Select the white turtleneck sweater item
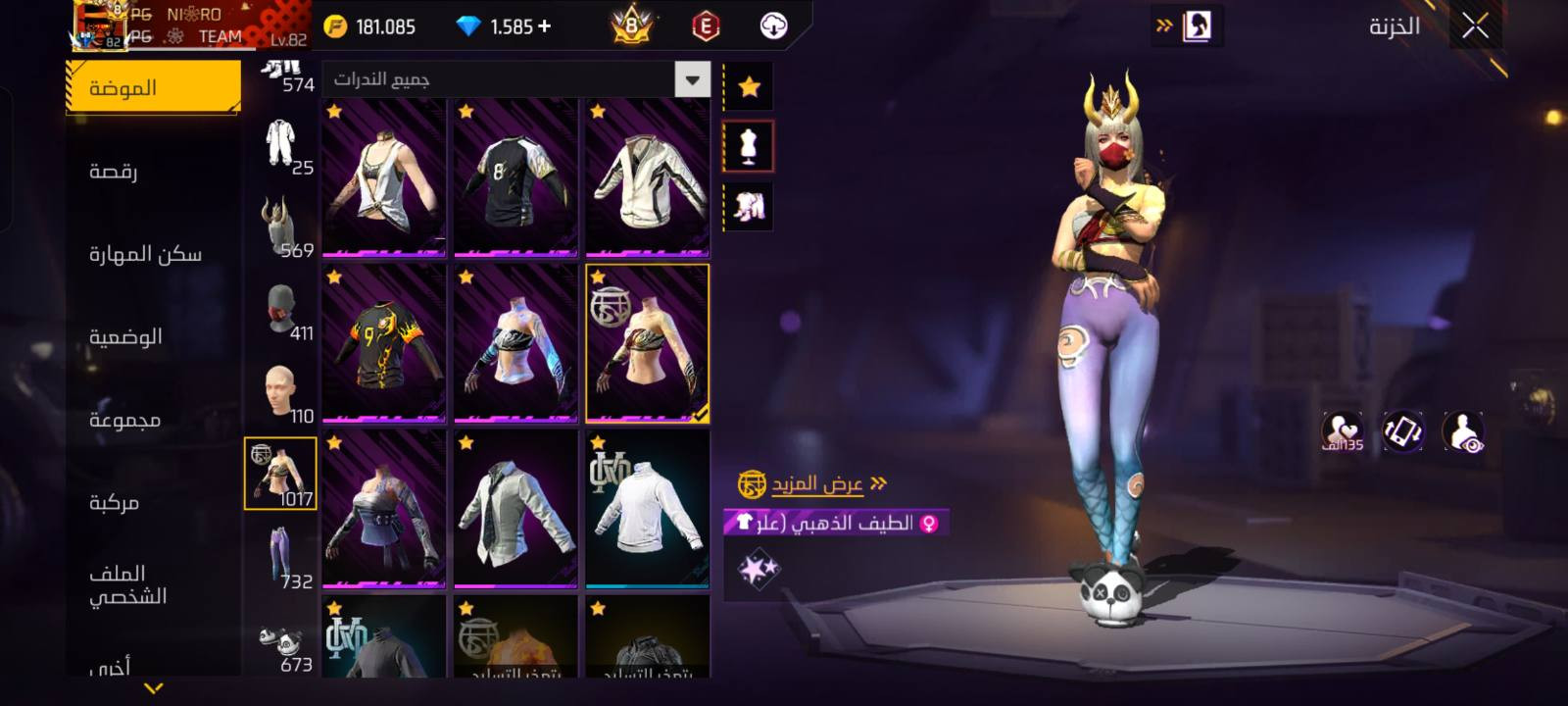 pos(647,509)
